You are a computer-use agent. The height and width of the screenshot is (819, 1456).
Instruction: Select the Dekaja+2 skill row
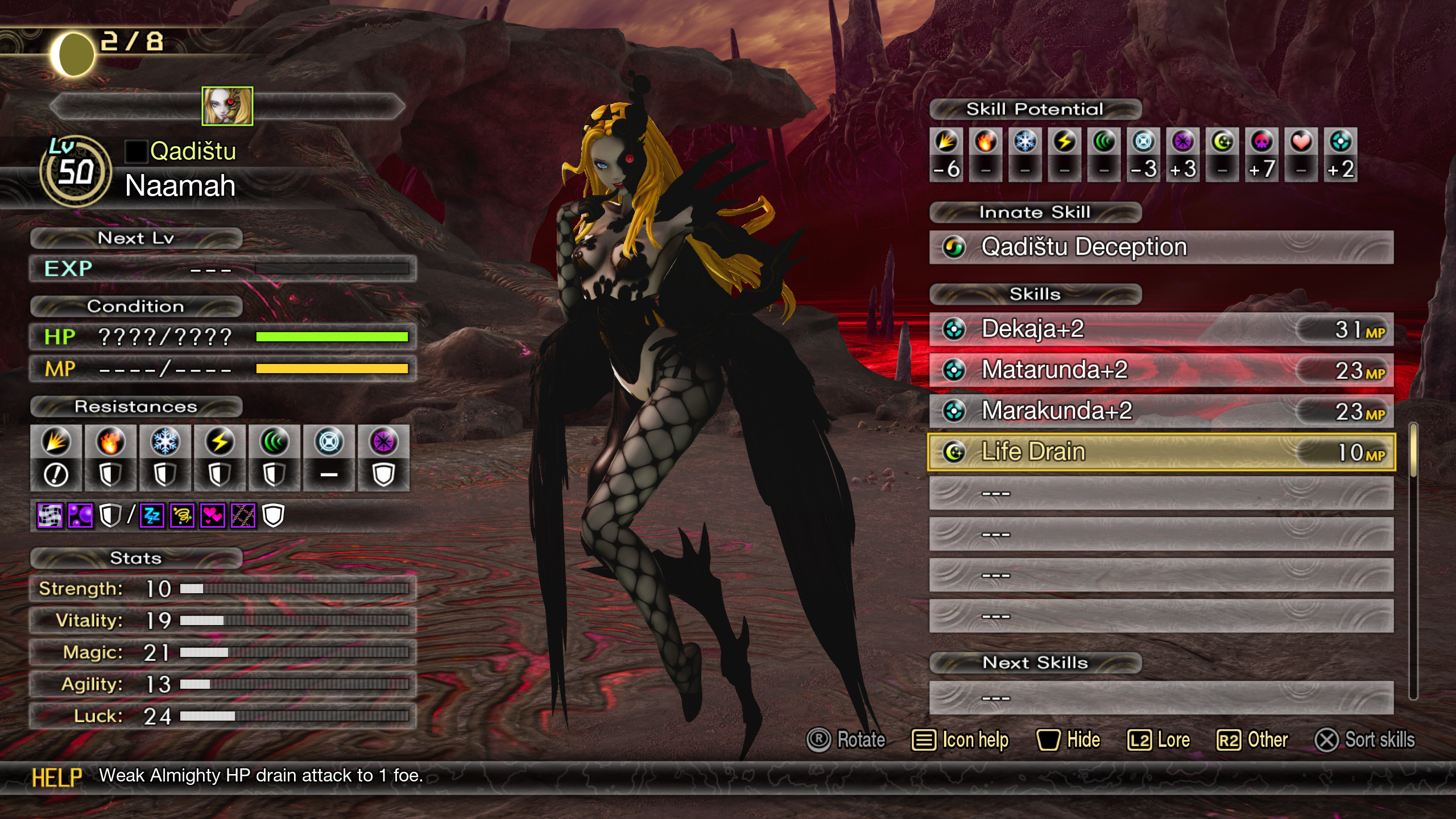coord(1160,329)
